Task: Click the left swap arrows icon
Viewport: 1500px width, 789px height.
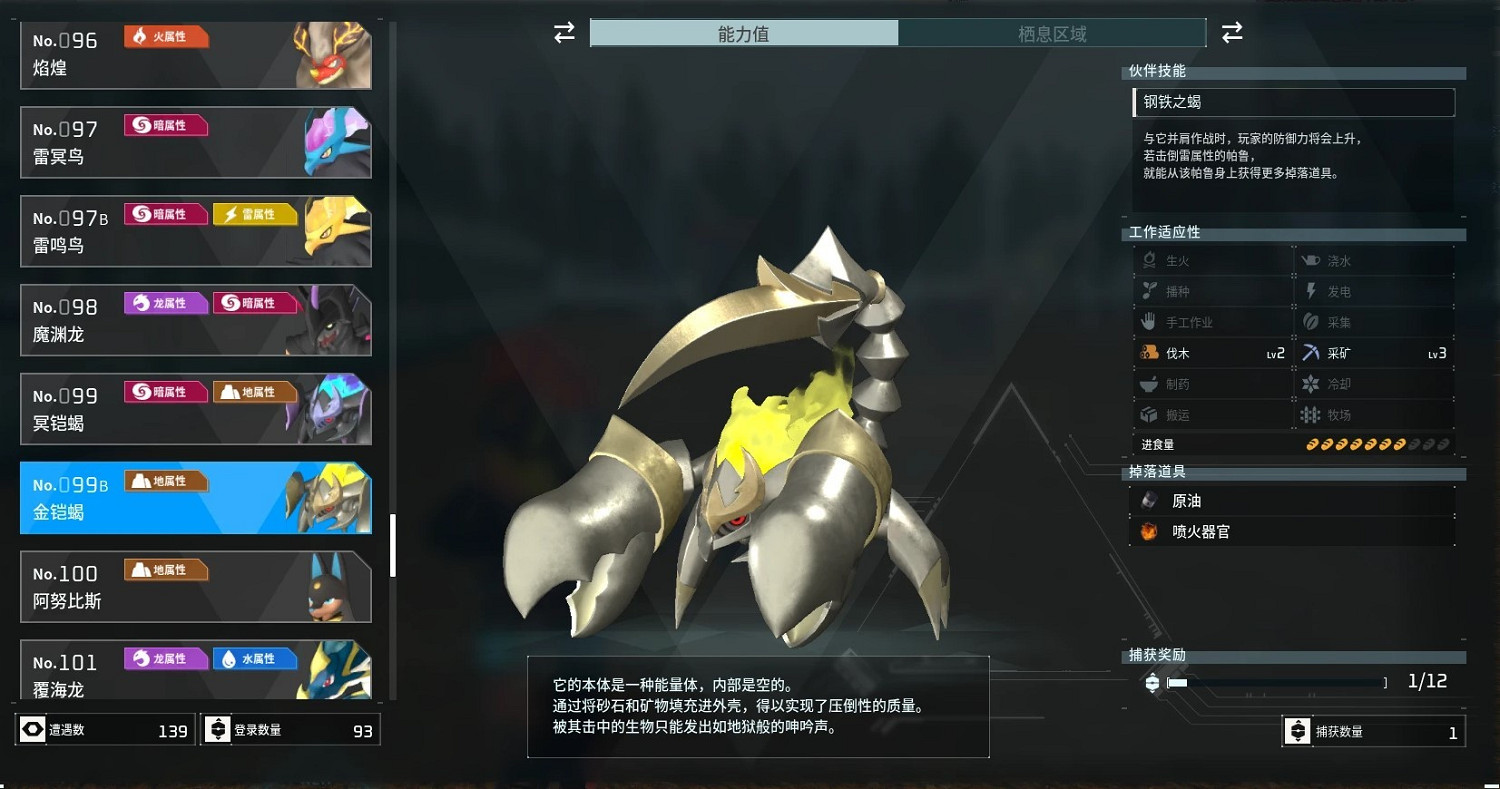Action: coord(563,32)
